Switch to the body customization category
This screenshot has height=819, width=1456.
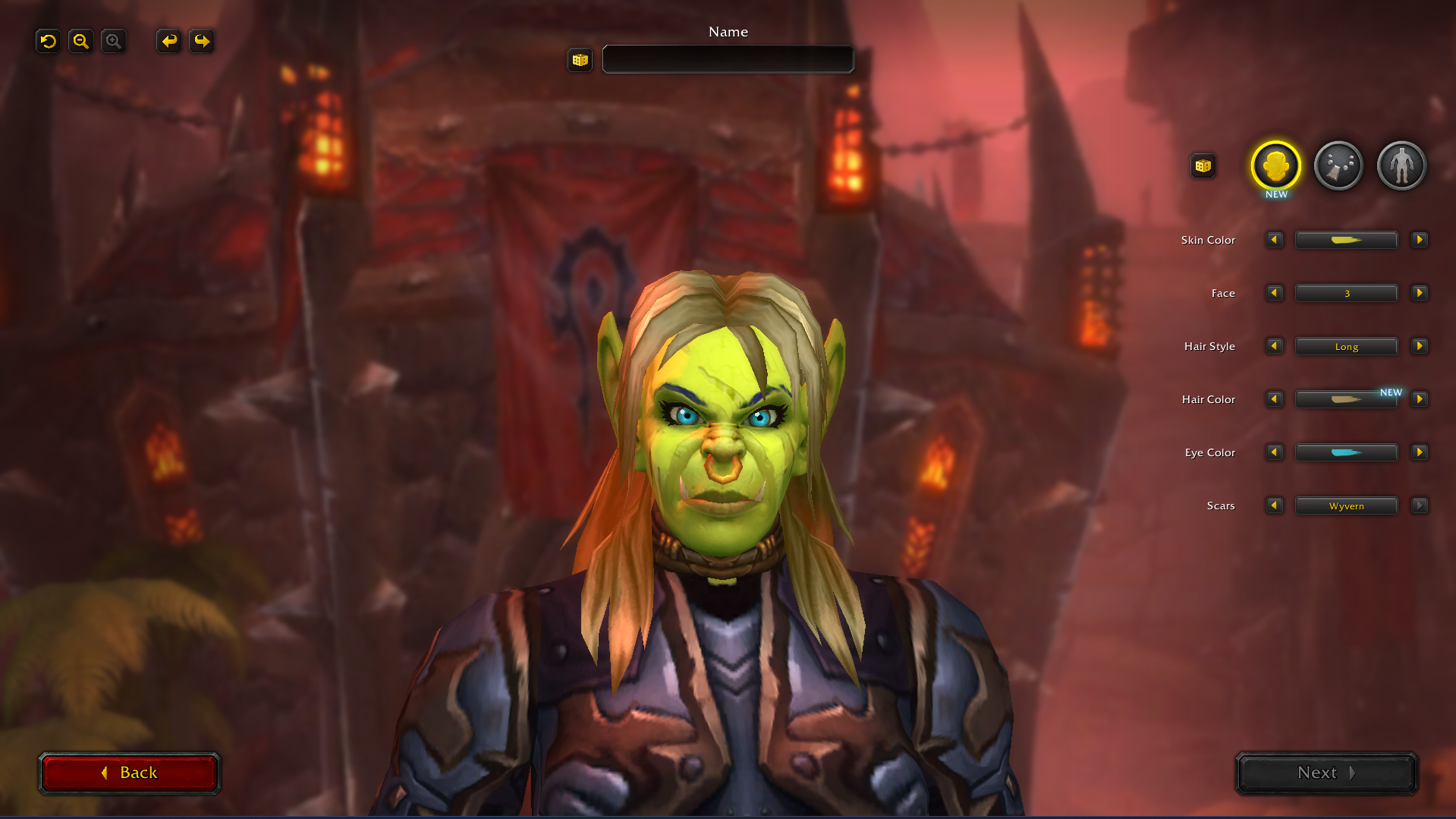pos(1401,165)
